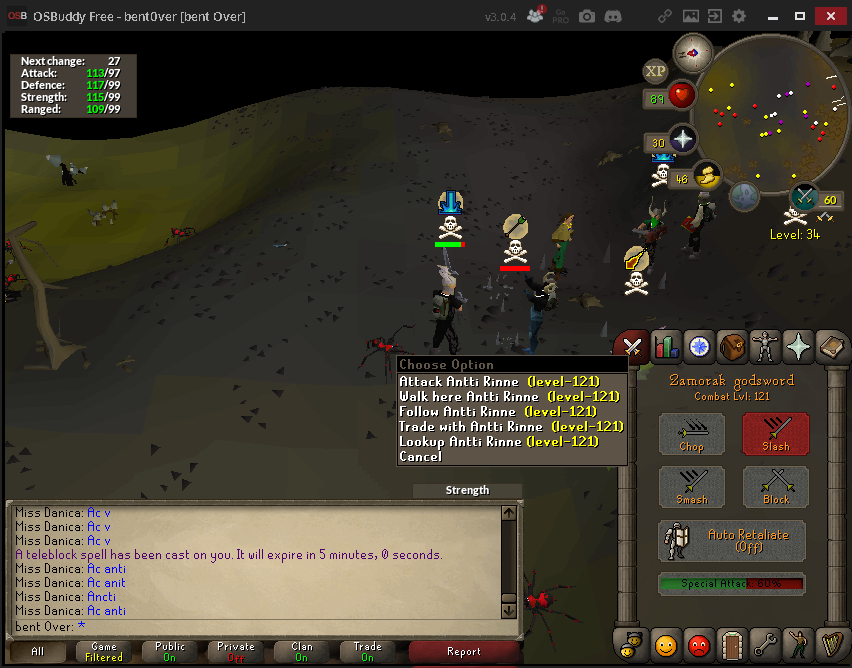Viewport: 852px width, 668px height.
Task: Activate the Special Attack bar
Action: click(732, 584)
